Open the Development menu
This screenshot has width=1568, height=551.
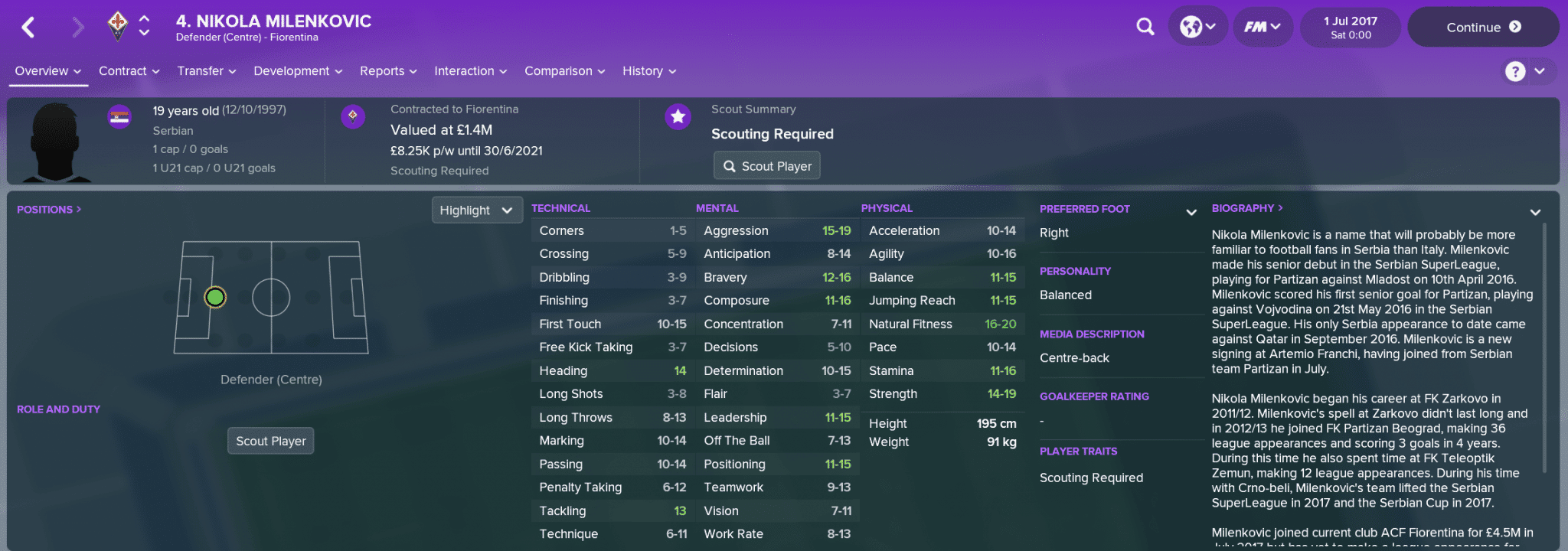[x=297, y=71]
